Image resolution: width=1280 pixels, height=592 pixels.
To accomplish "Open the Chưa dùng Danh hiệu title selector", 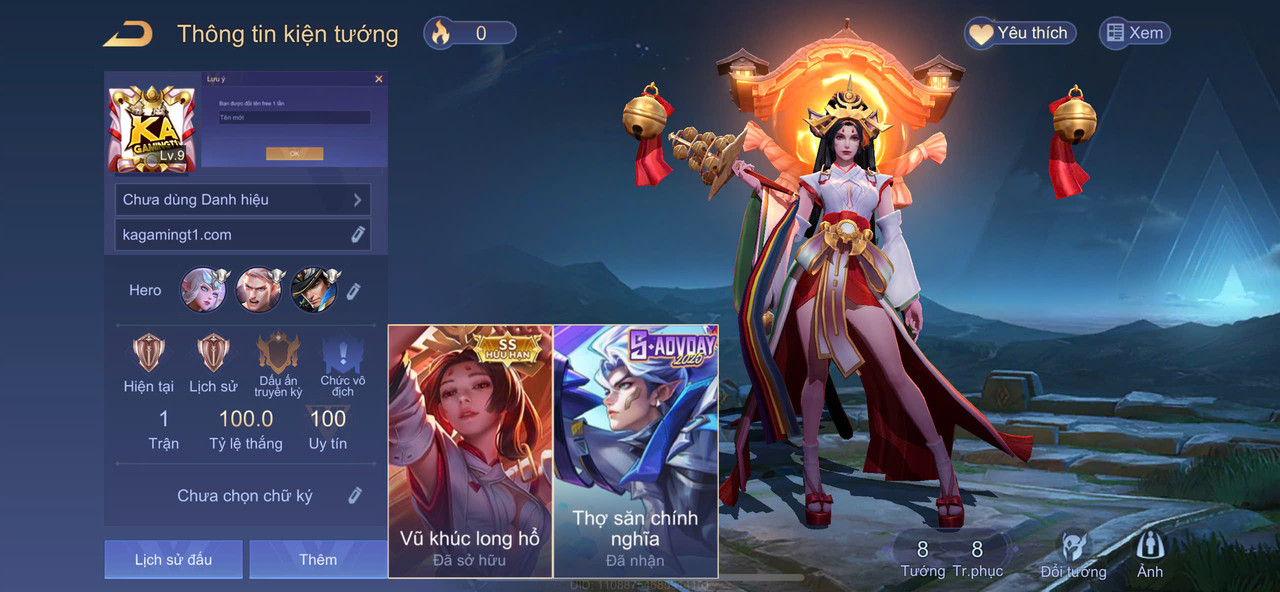I will pyautogui.click(x=243, y=199).
